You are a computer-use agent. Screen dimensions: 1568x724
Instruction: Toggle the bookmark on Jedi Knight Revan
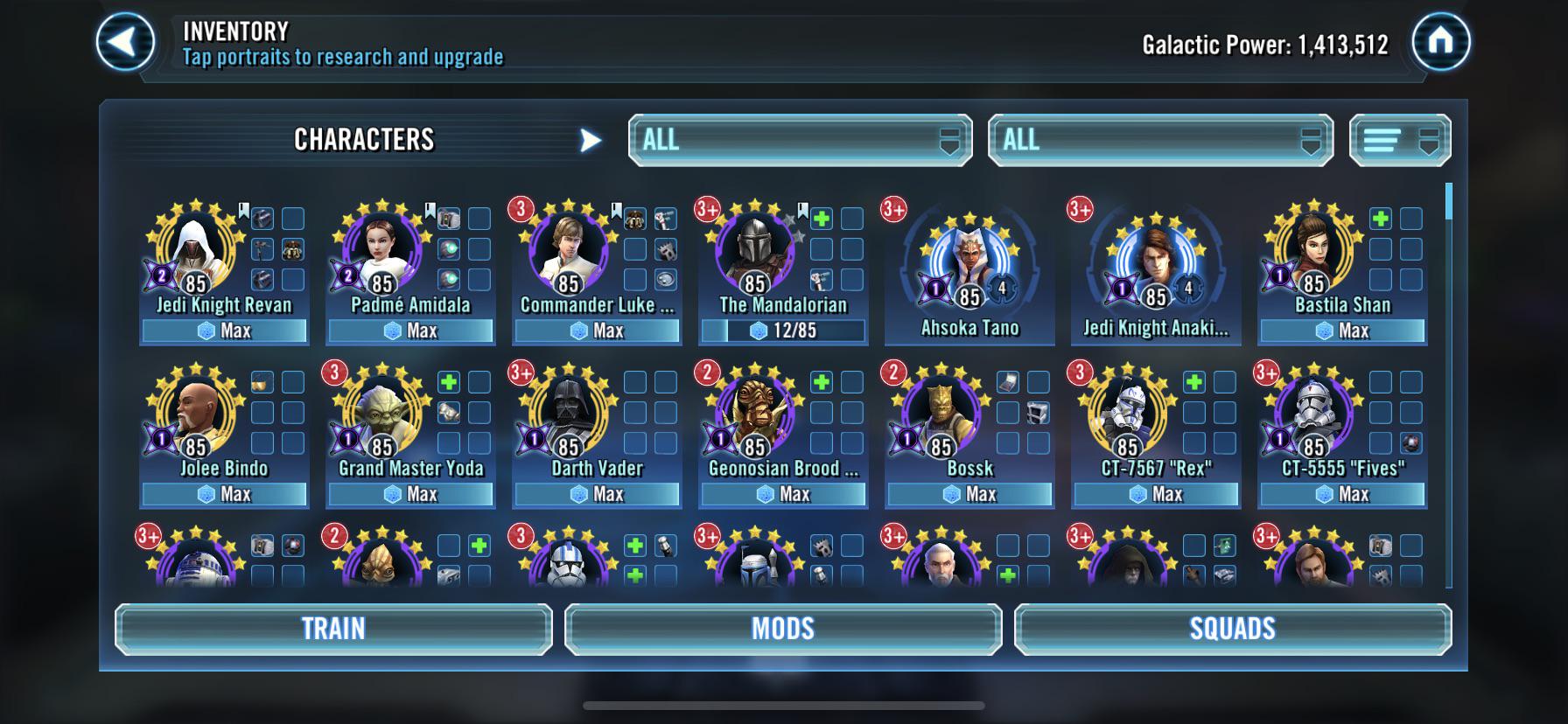[243, 211]
